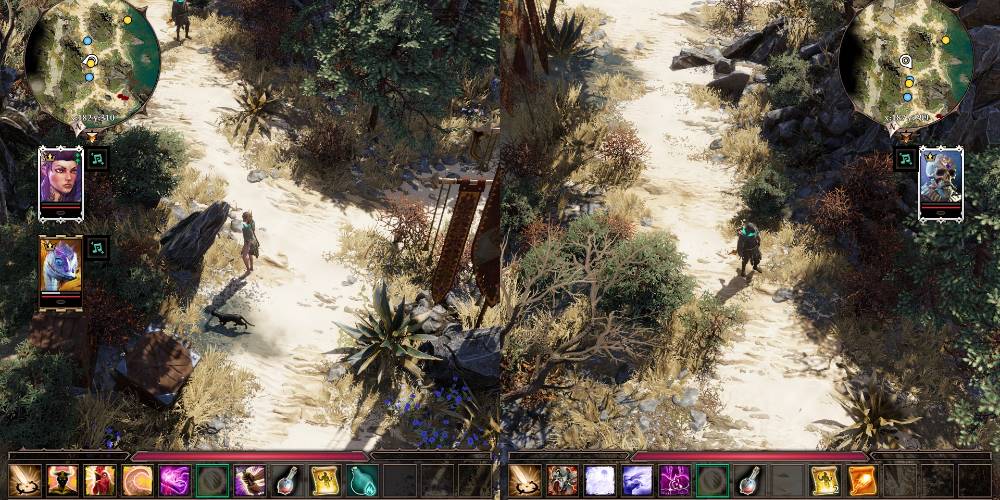Activate the orange swirl skill
Image resolution: width=1000 pixels, height=500 pixels.
pos(137,481)
